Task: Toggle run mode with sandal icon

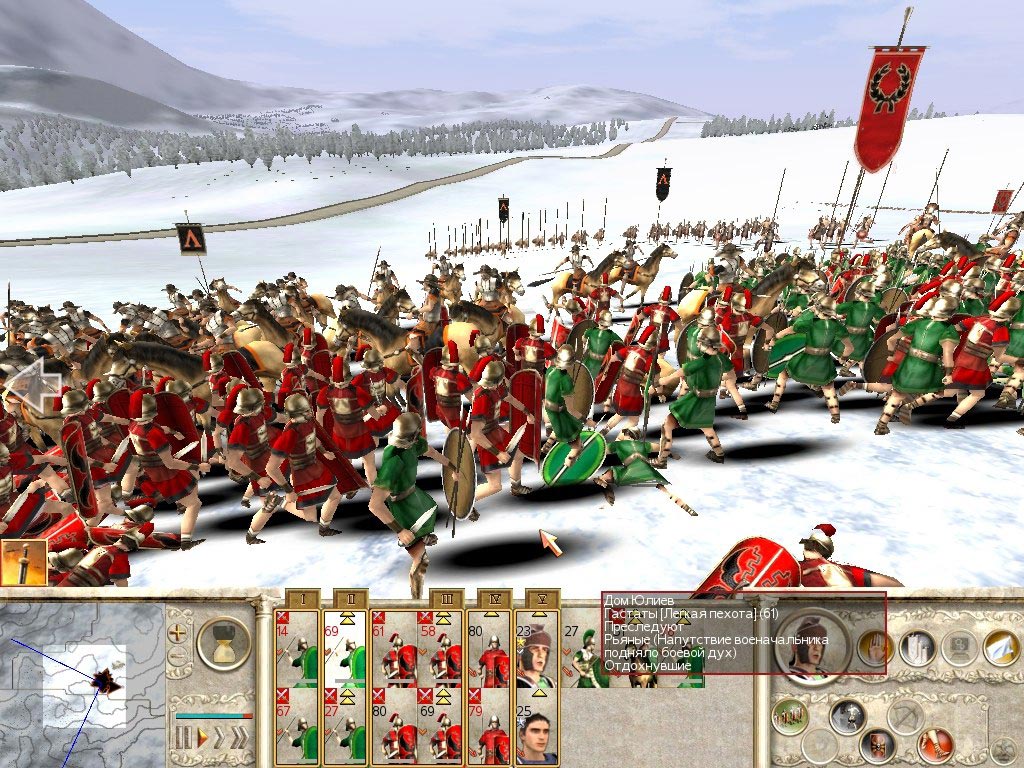Action: [x=935, y=745]
